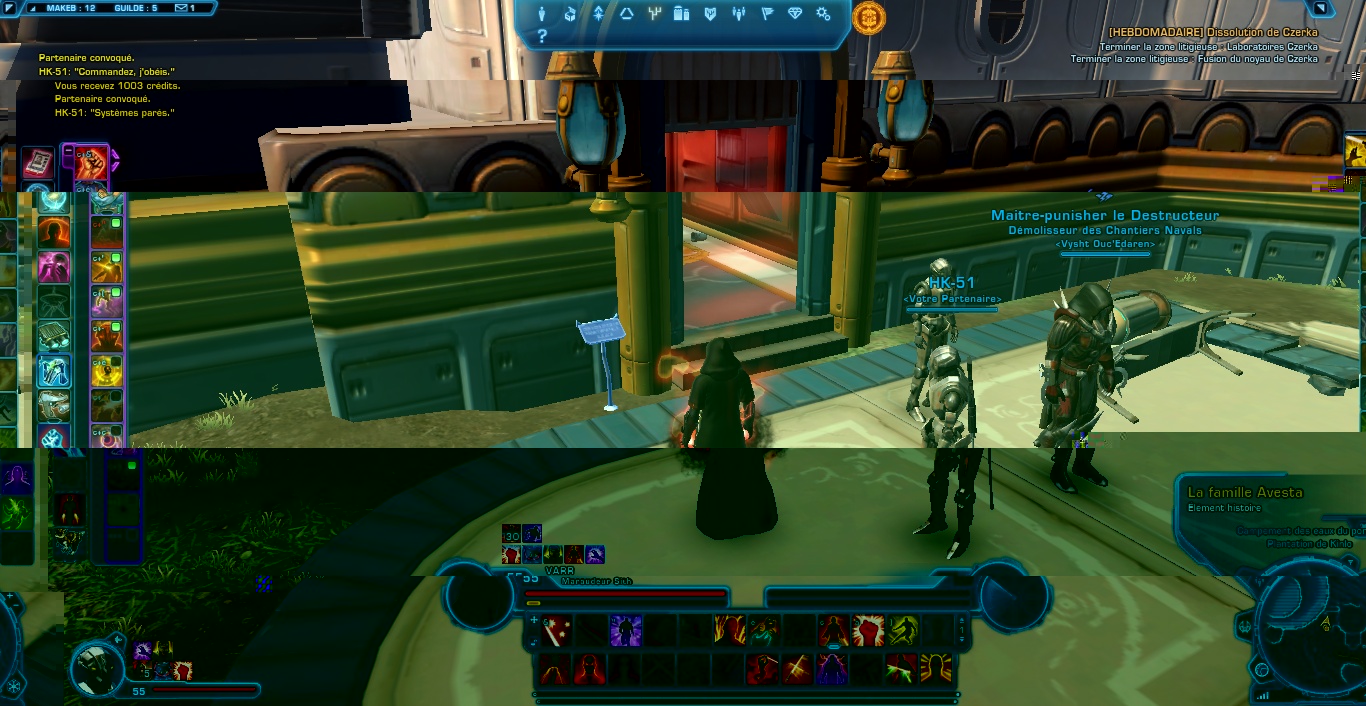Use the pink hands ability in the side bar

click(x=53, y=267)
